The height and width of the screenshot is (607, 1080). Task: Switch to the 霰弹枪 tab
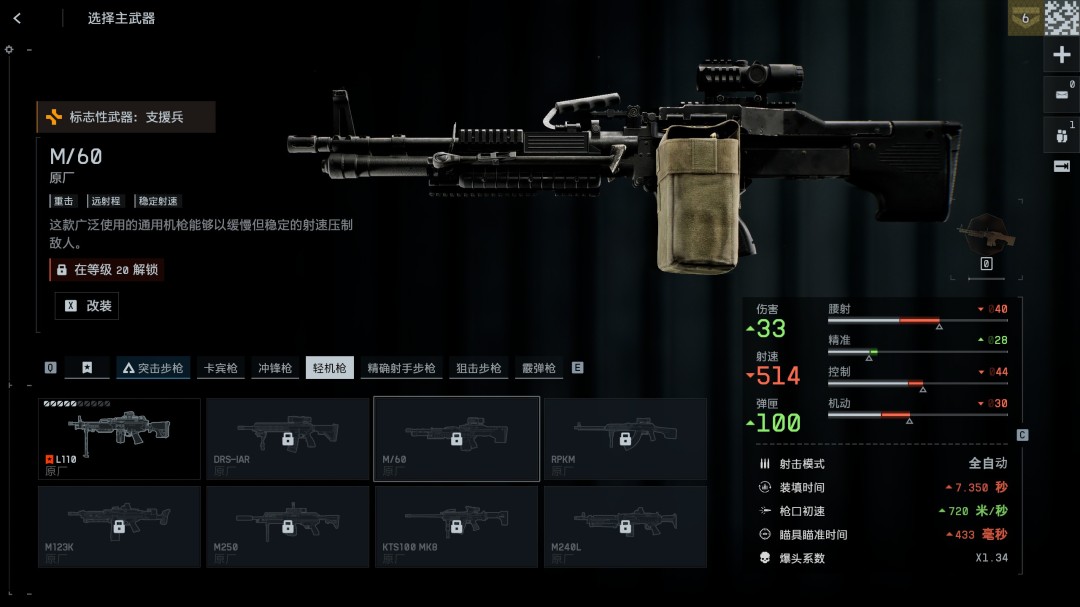click(x=538, y=368)
